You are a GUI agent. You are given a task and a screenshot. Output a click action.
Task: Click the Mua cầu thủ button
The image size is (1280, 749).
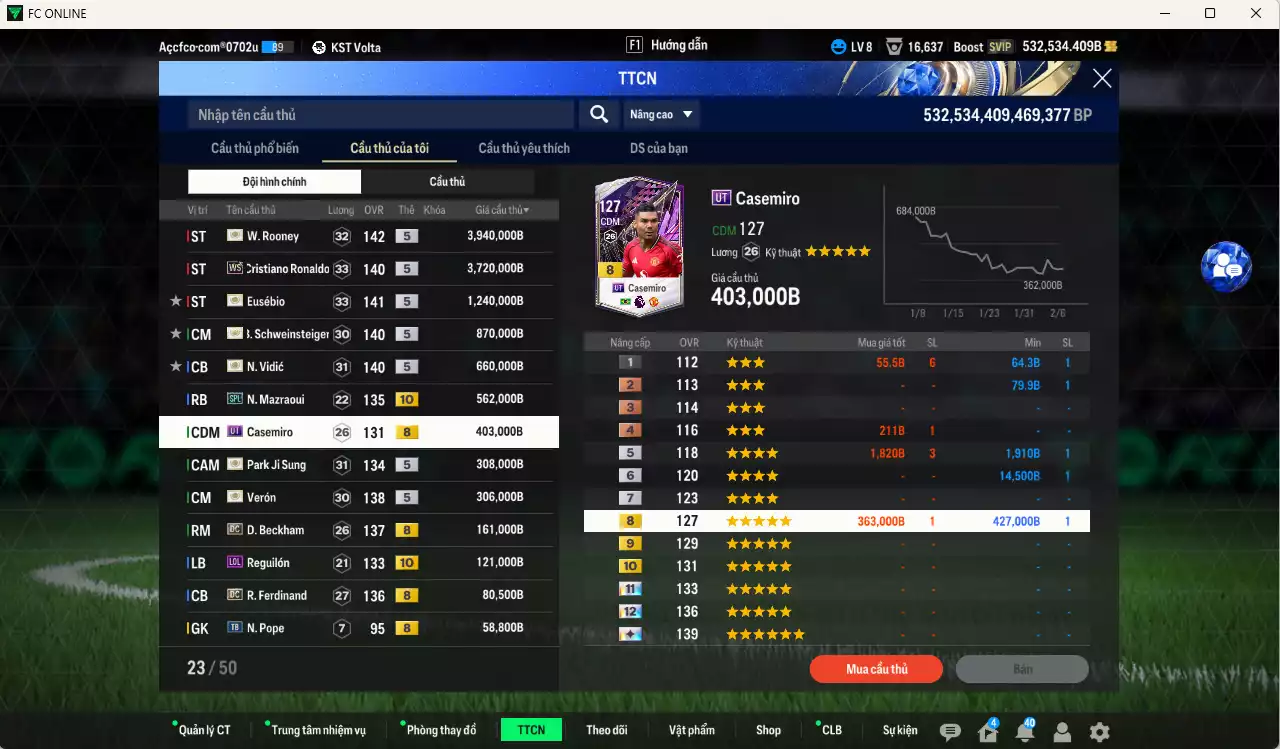coord(876,669)
